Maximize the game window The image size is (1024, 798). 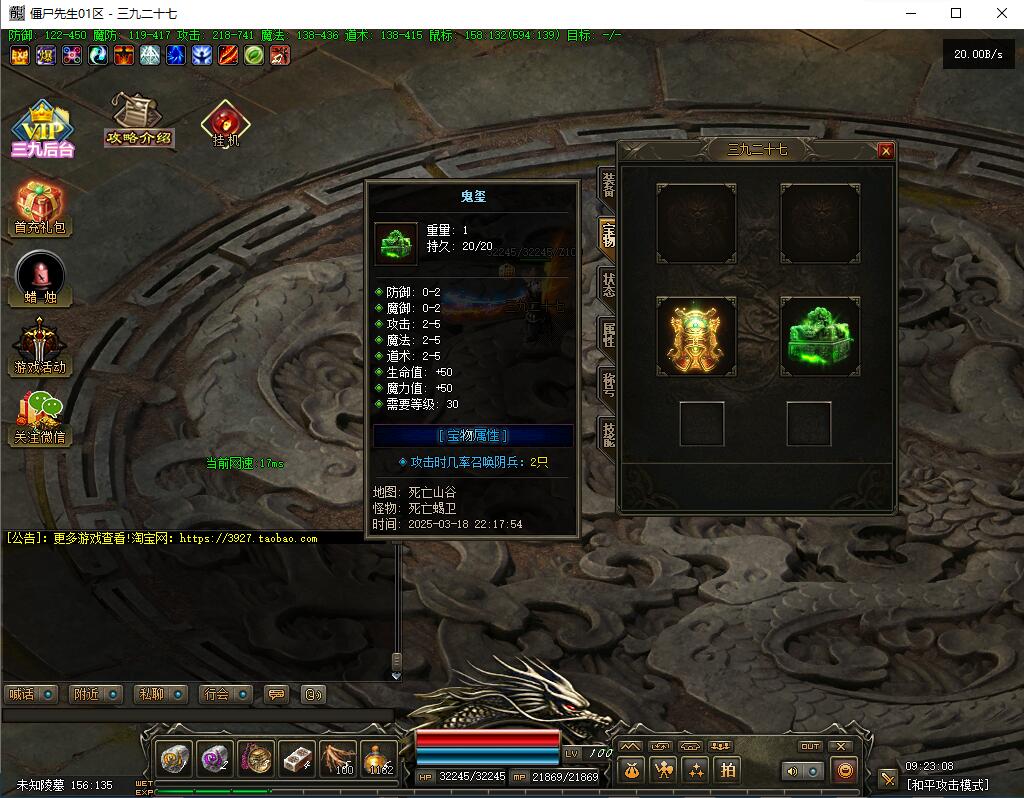956,13
